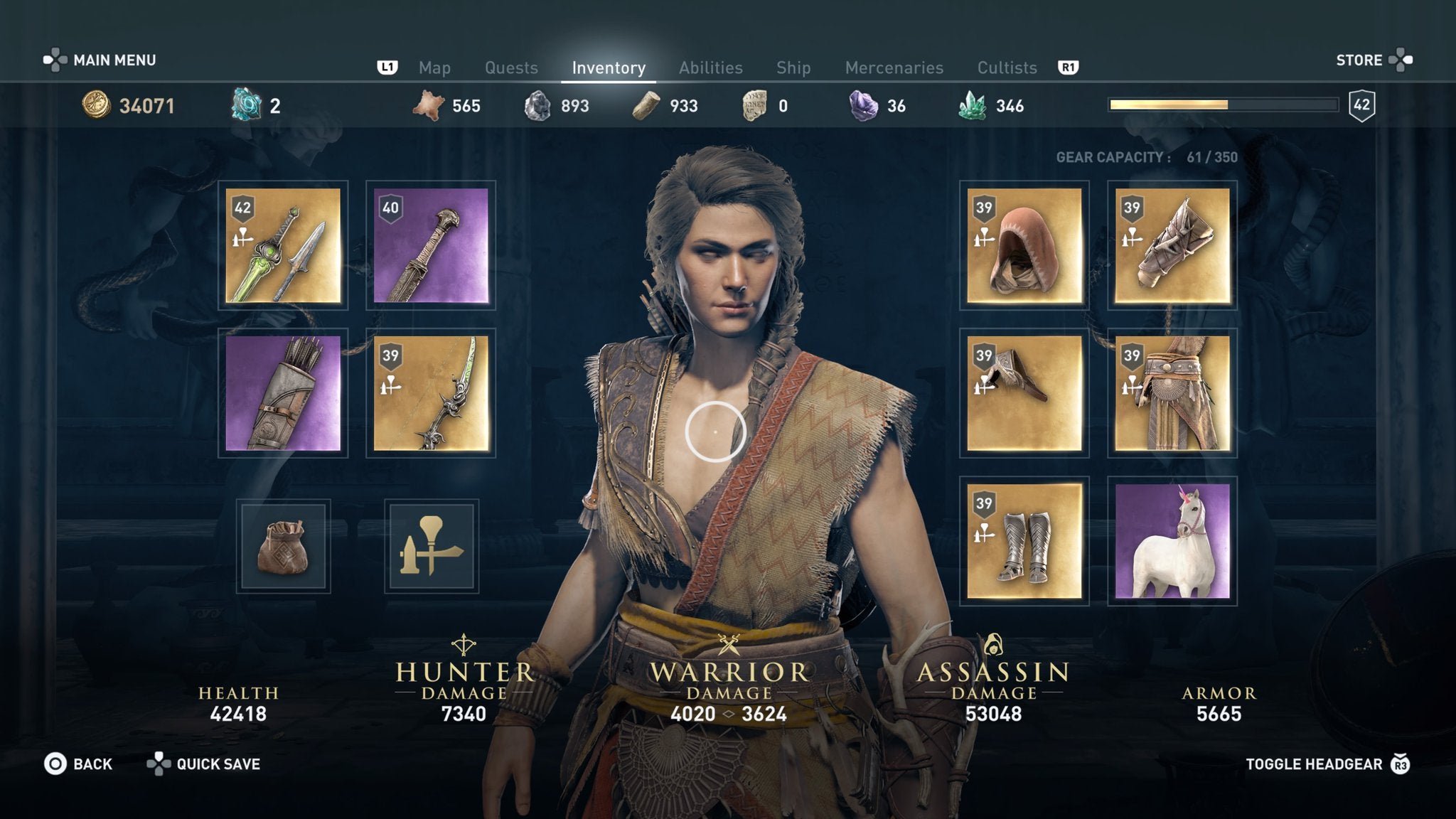The image size is (1456, 819).
Task: Open the Main Menu
Action: [x=114, y=60]
